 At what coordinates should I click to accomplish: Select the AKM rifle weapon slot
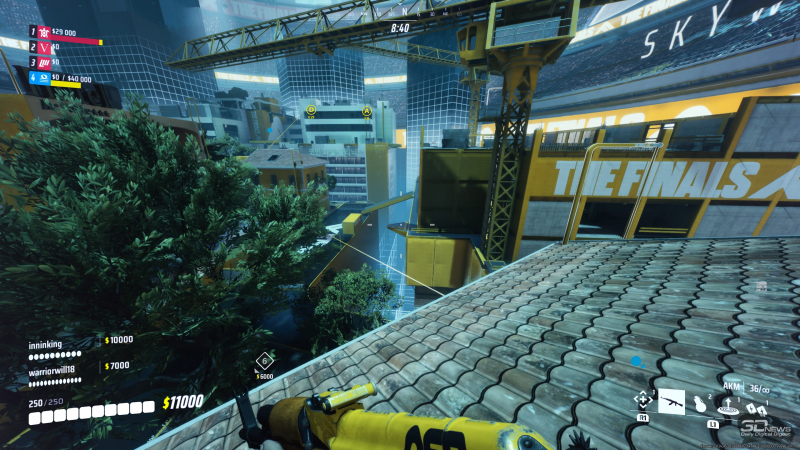[671, 402]
